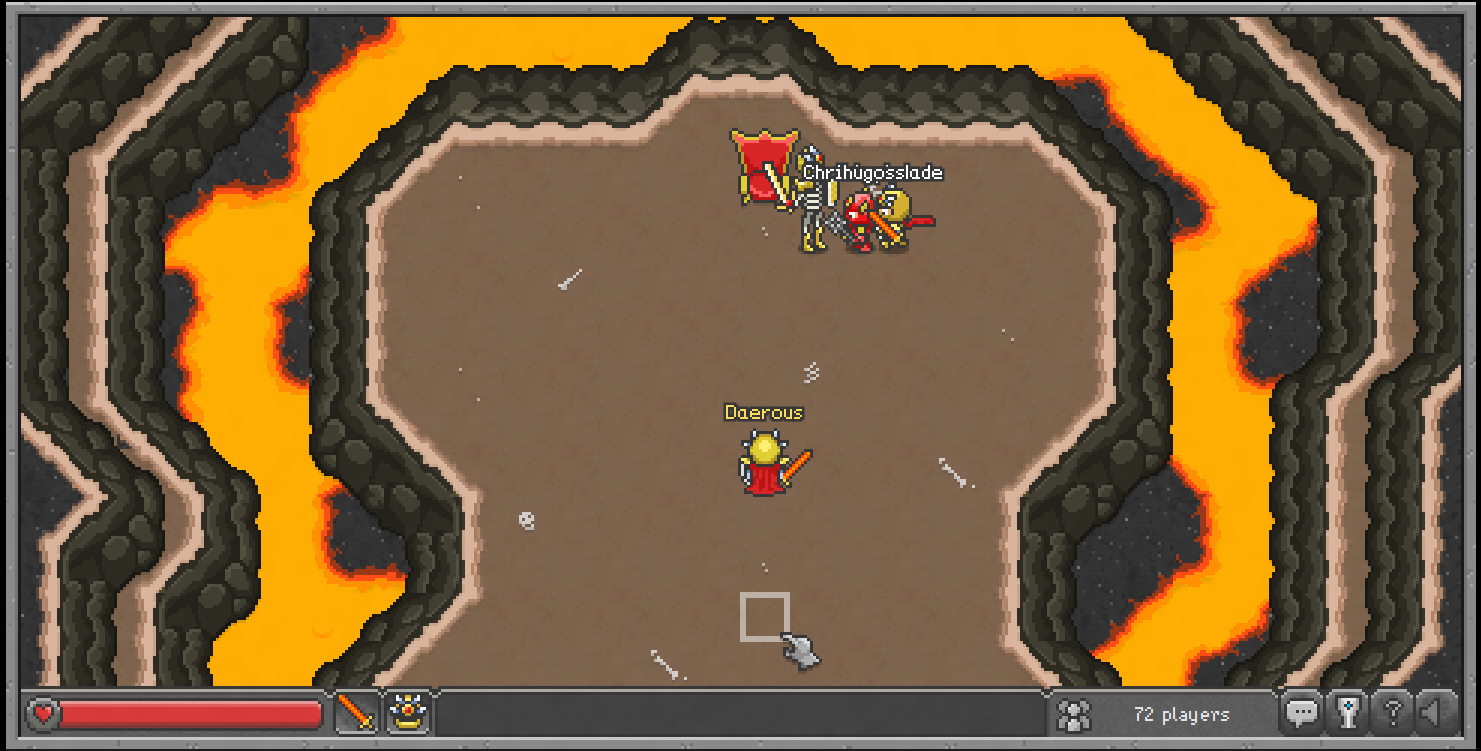The height and width of the screenshot is (751, 1481).
Task: View leaderboards via the trophy icon
Action: click(1347, 714)
